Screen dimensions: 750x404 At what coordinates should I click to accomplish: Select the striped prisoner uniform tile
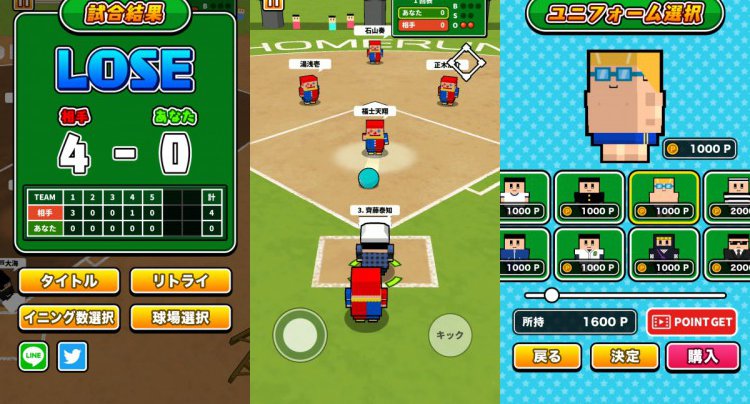coord(732,195)
